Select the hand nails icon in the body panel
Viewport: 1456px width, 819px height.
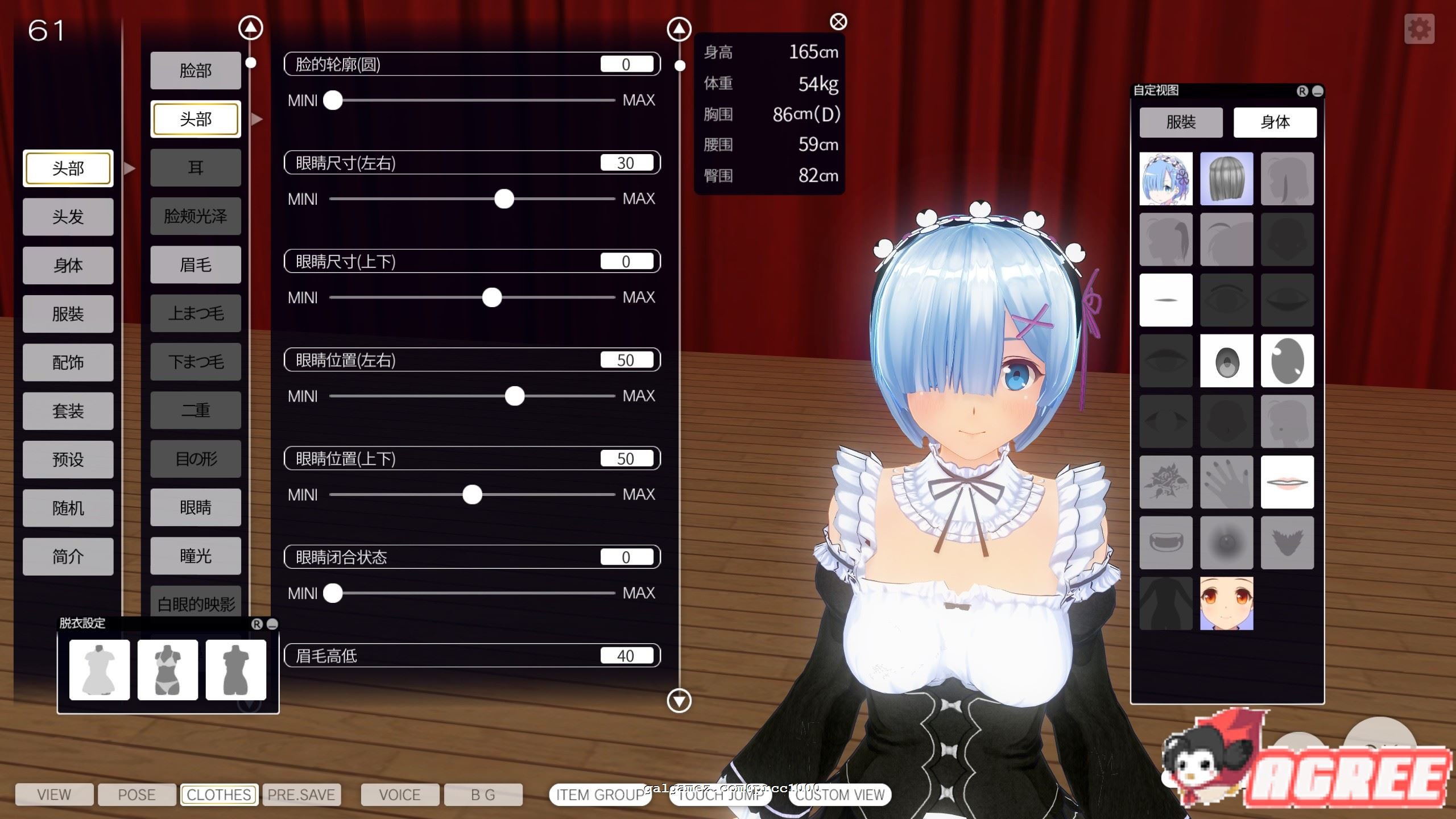tap(1226, 481)
